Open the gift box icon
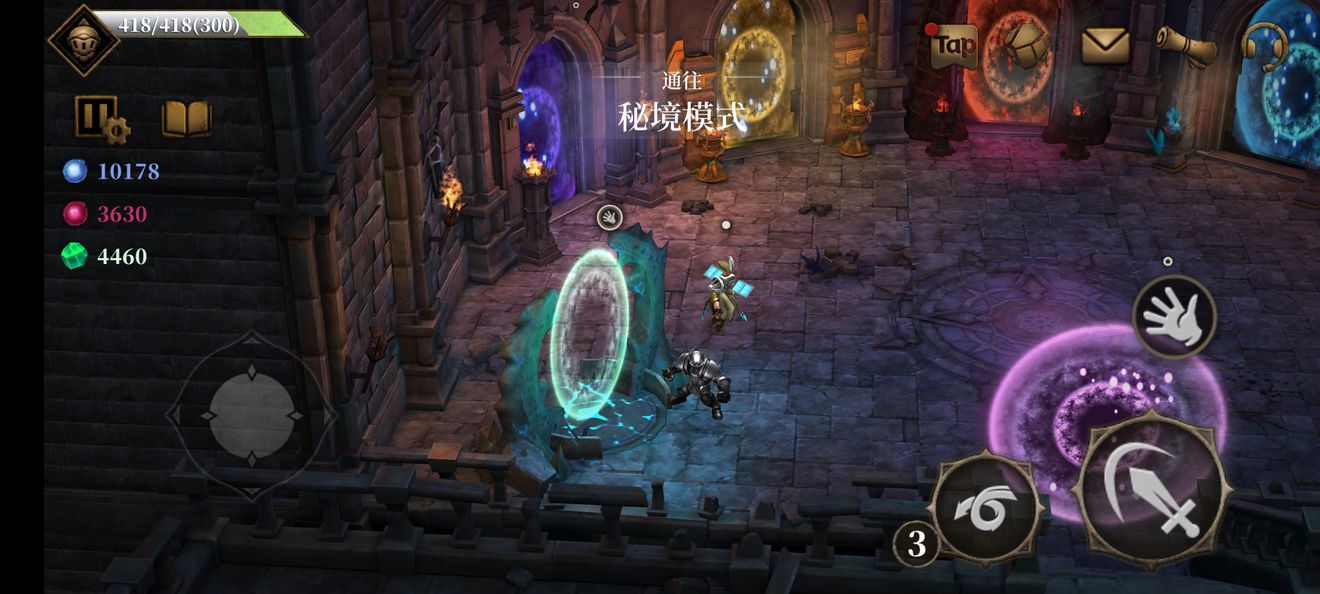The width and height of the screenshot is (1320, 594). 1028,44
